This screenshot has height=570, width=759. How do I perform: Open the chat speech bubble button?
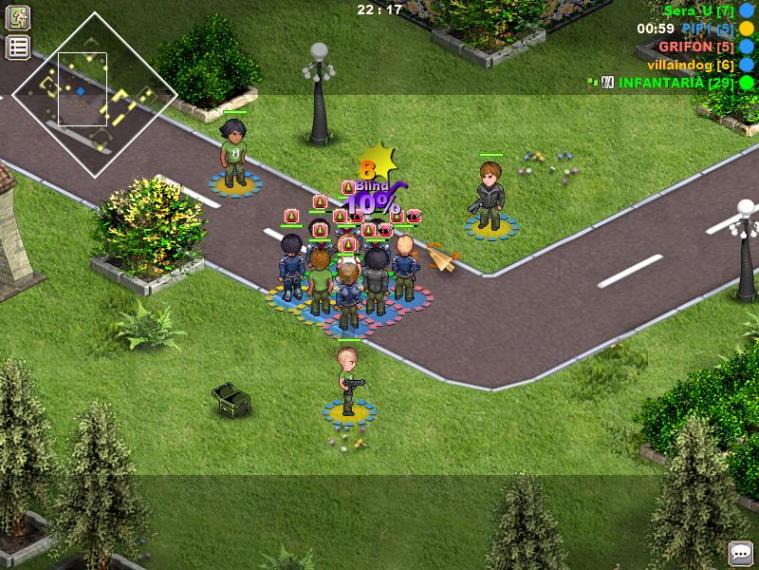(x=740, y=552)
